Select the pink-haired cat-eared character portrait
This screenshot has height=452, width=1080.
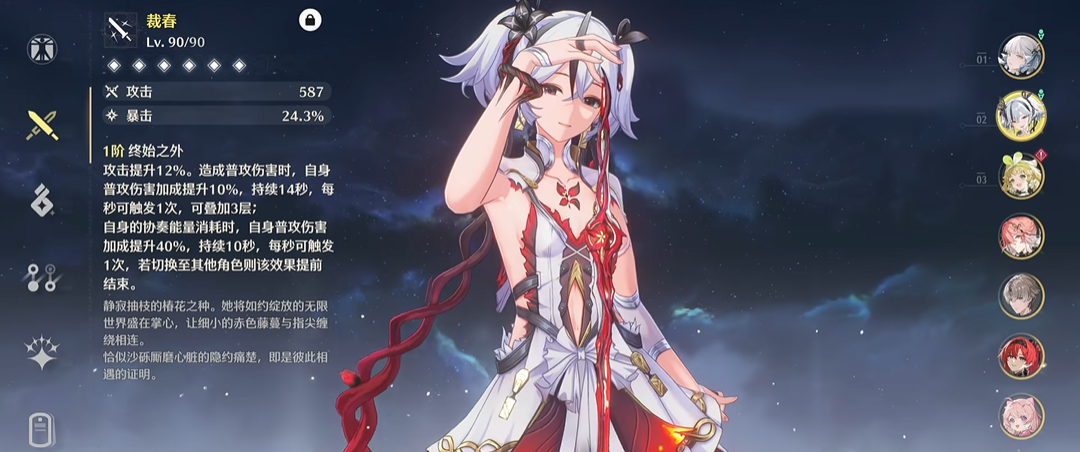(1021, 416)
